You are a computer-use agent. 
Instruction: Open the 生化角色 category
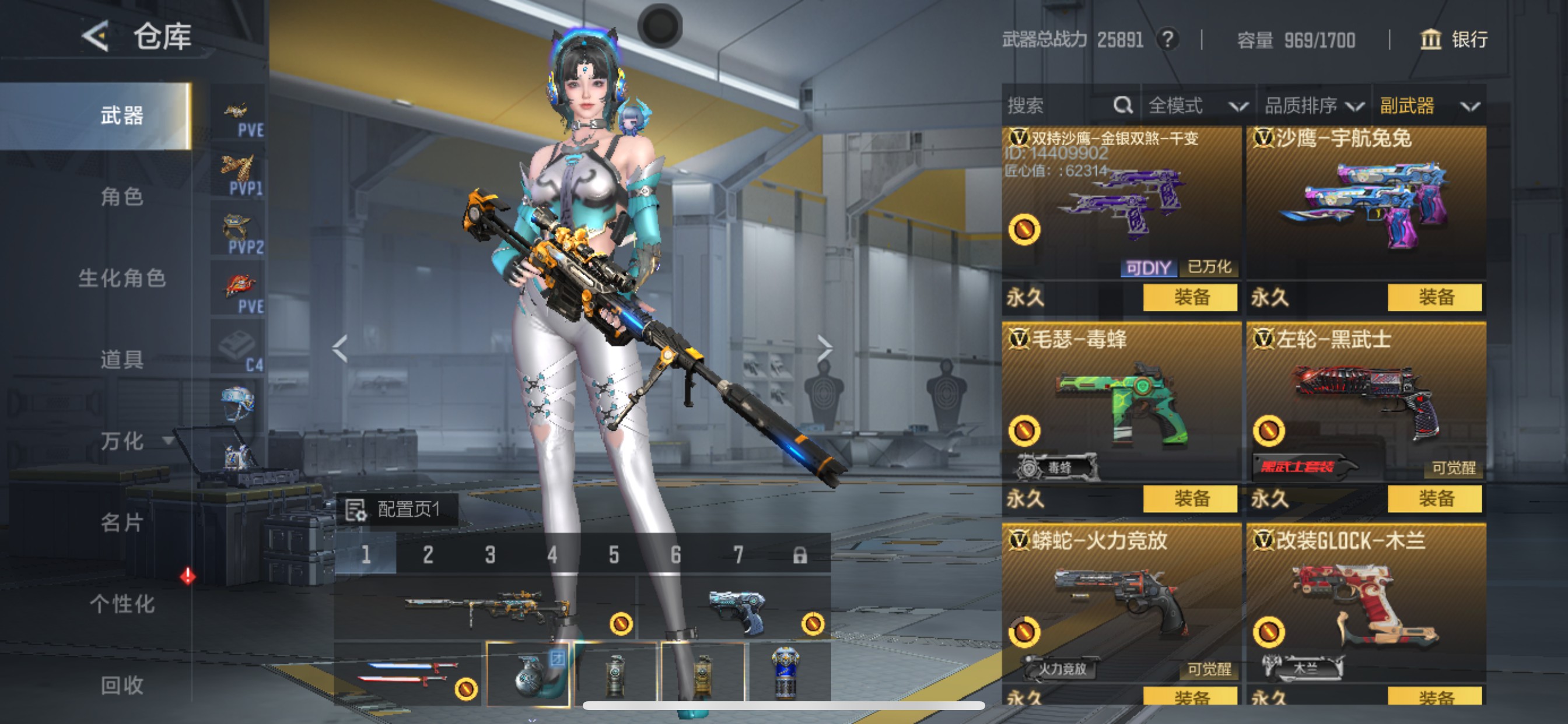122,278
